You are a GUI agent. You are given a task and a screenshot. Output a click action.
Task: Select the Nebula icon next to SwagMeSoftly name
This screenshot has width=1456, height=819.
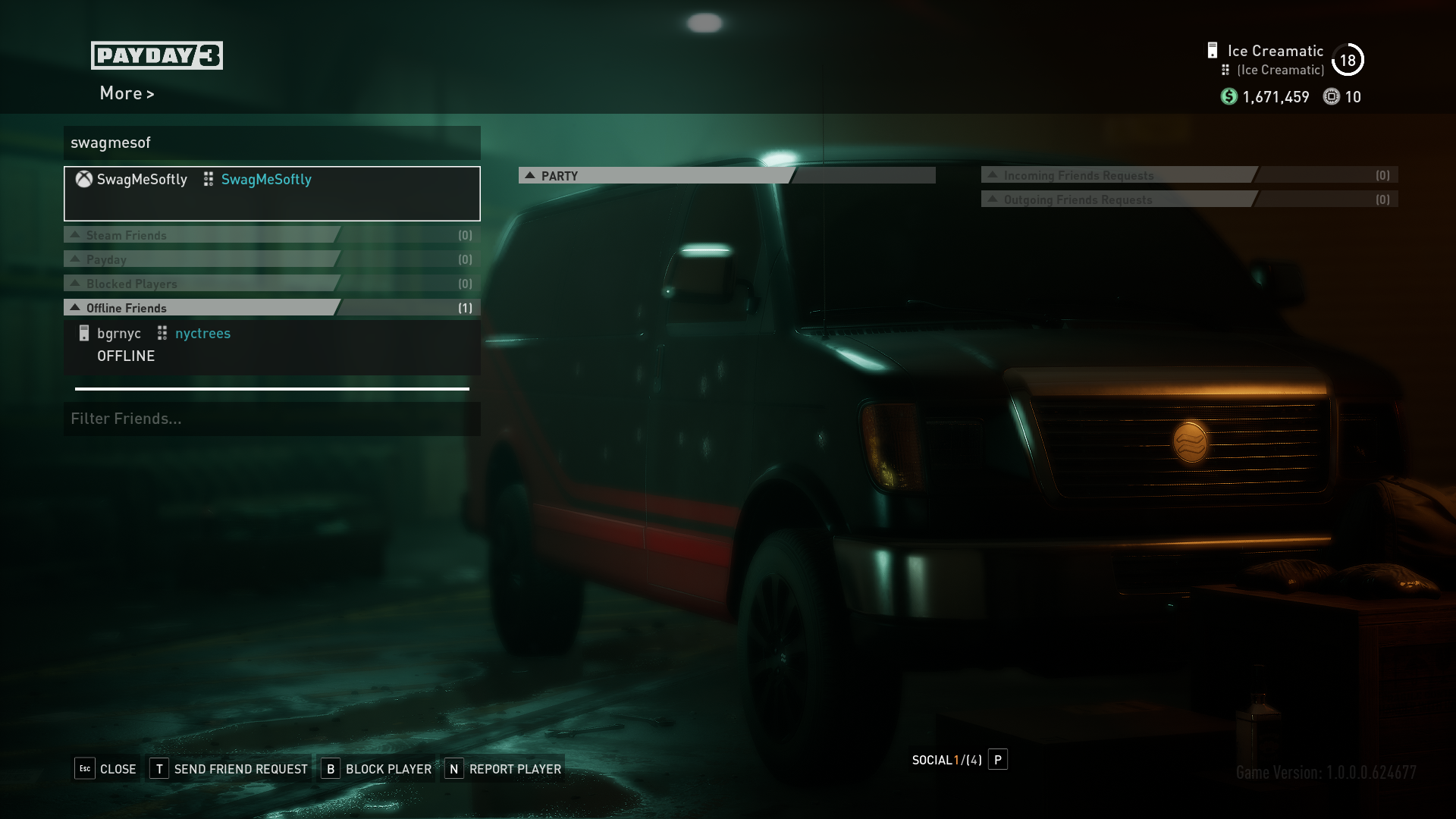pyautogui.click(x=208, y=179)
